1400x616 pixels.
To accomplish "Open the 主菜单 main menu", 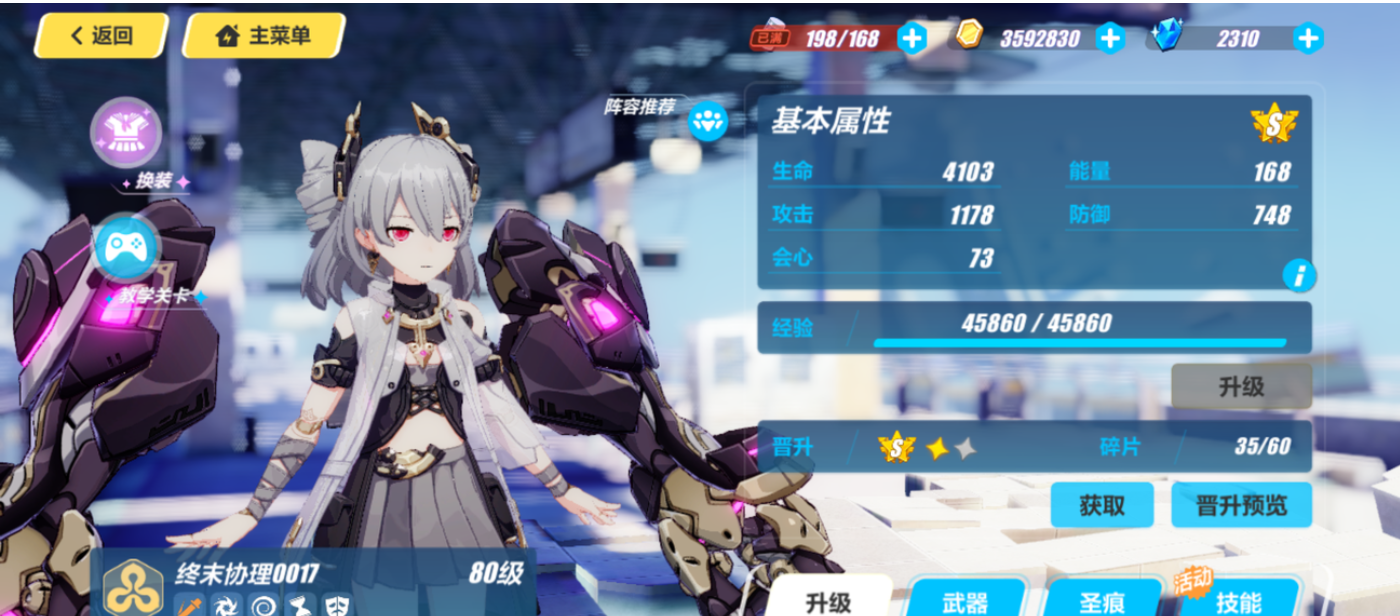I will click(264, 36).
